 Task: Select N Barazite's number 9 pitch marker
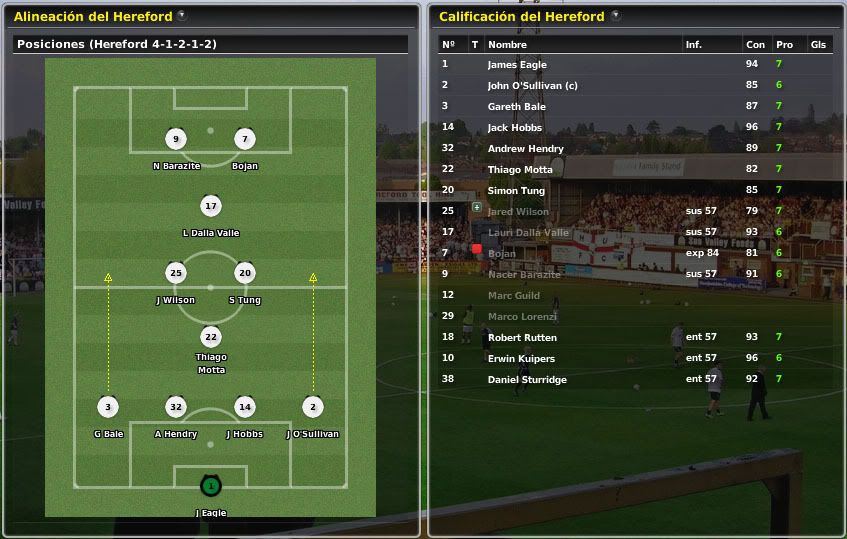(176, 139)
